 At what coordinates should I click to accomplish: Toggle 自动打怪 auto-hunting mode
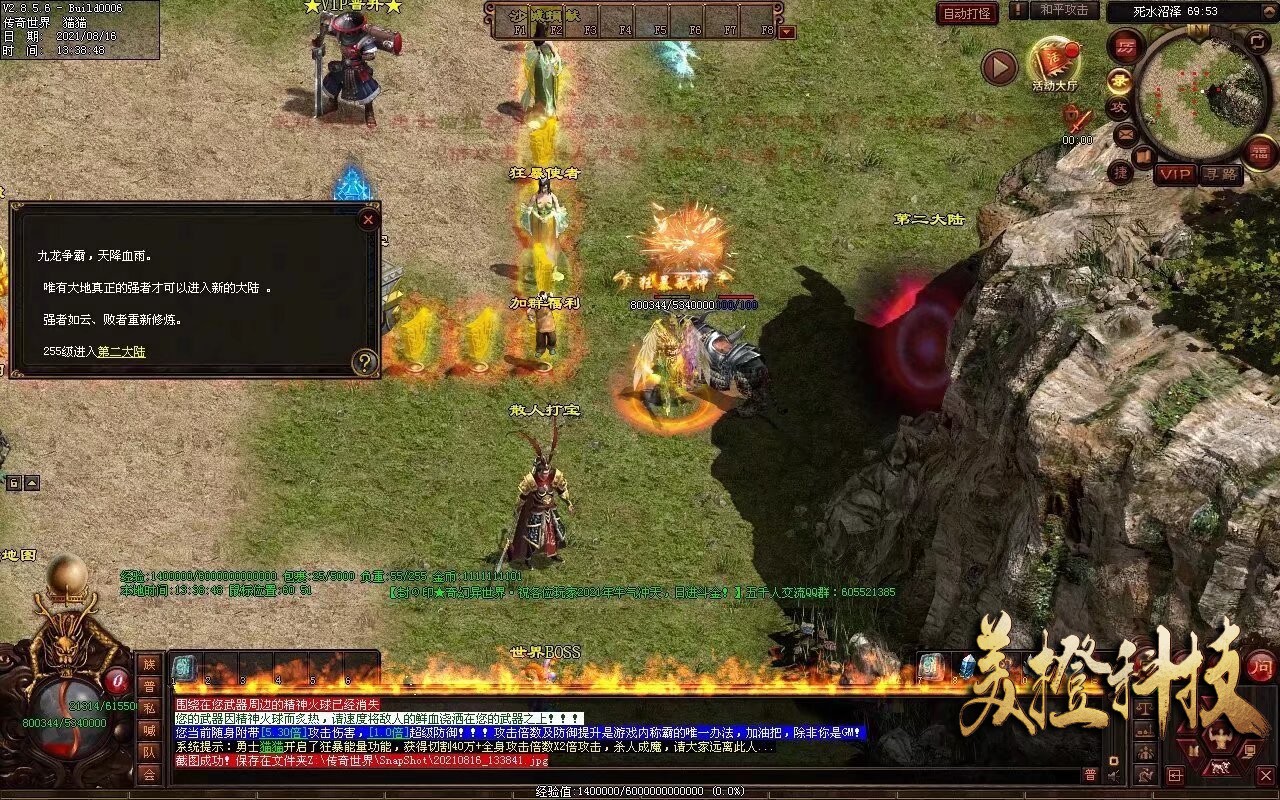coord(967,13)
